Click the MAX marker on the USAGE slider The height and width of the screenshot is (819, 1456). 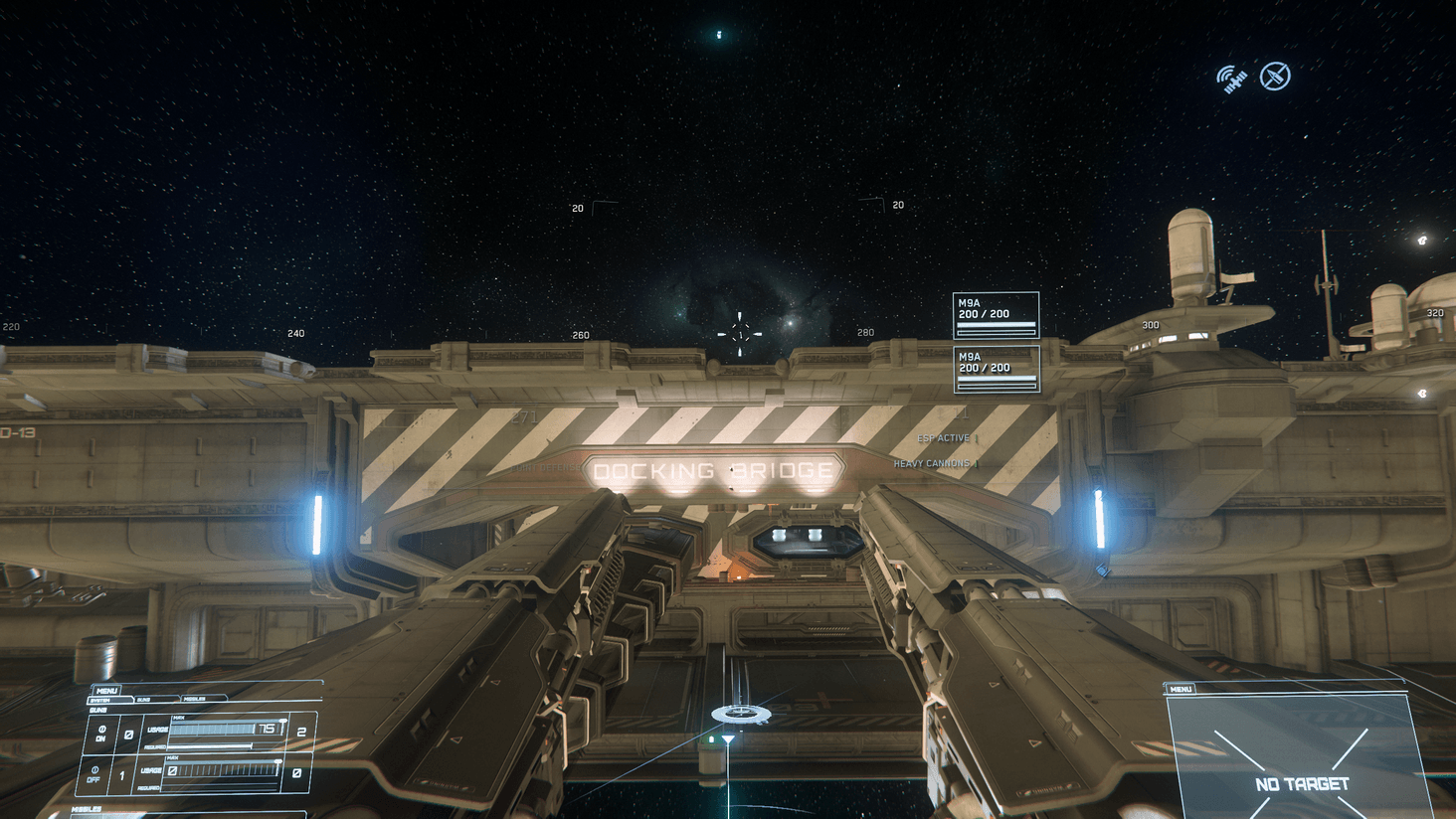click(179, 718)
